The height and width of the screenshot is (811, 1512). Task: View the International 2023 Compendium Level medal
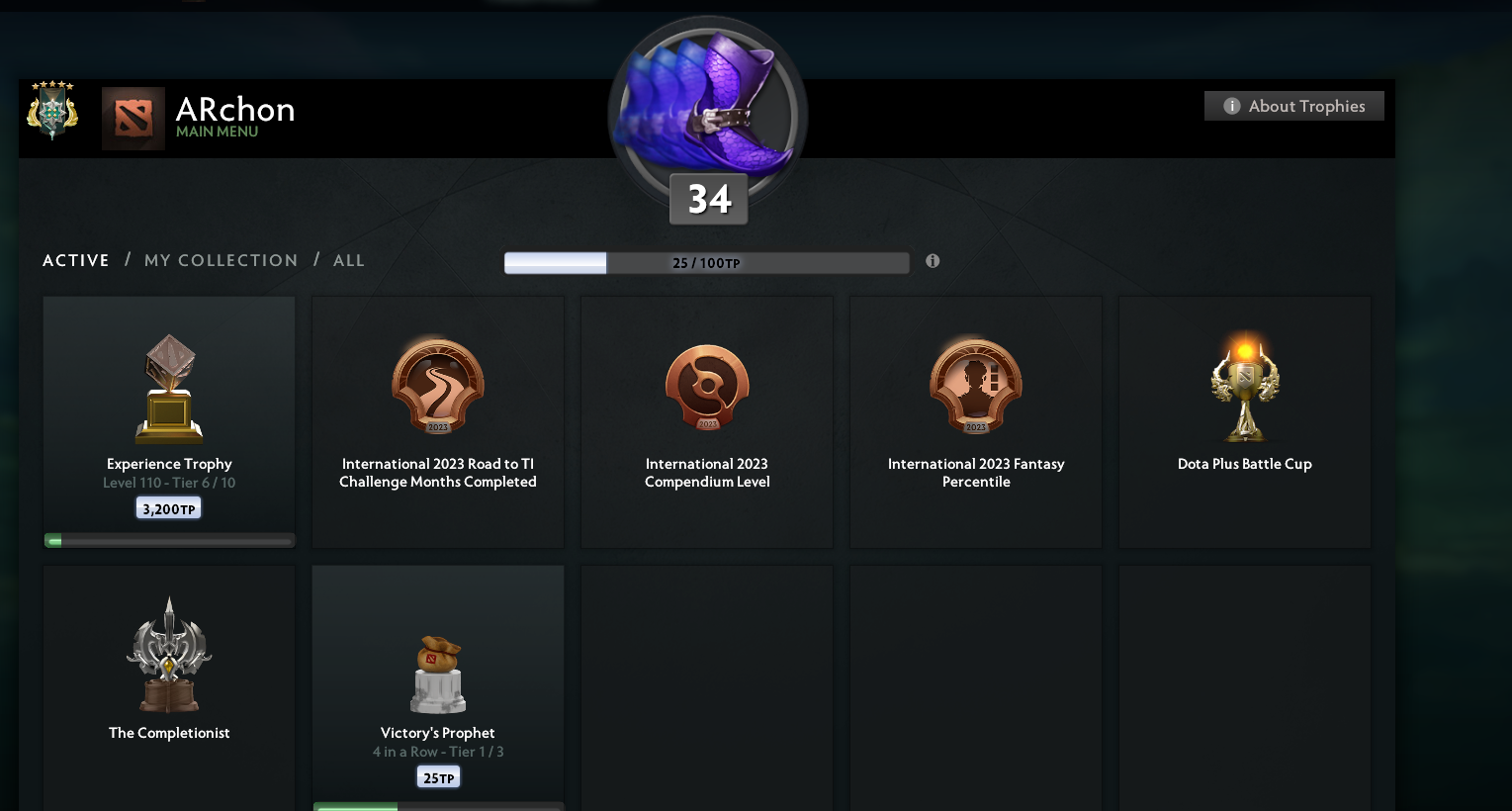(x=706, y=387)
